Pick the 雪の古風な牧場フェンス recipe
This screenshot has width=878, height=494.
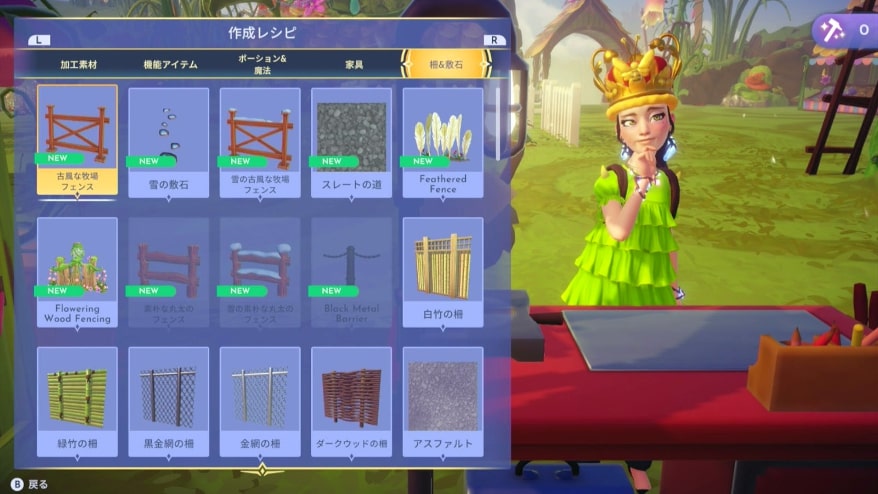click(x=260, y=140)
